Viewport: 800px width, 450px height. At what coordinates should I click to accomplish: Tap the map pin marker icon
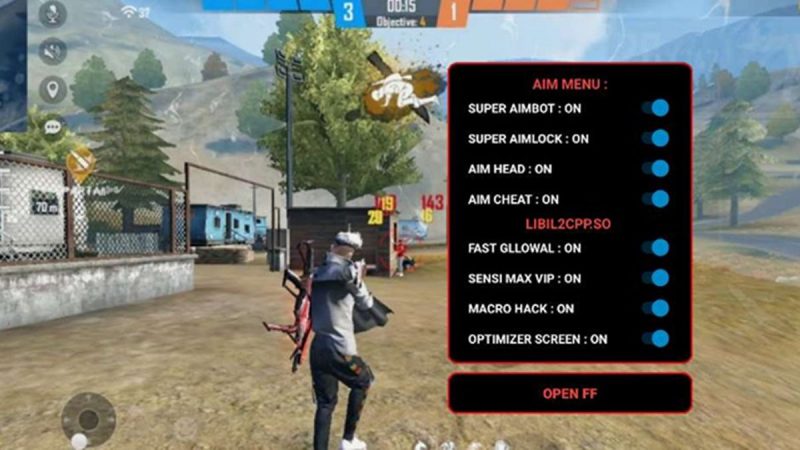click(x=52, y=89)
